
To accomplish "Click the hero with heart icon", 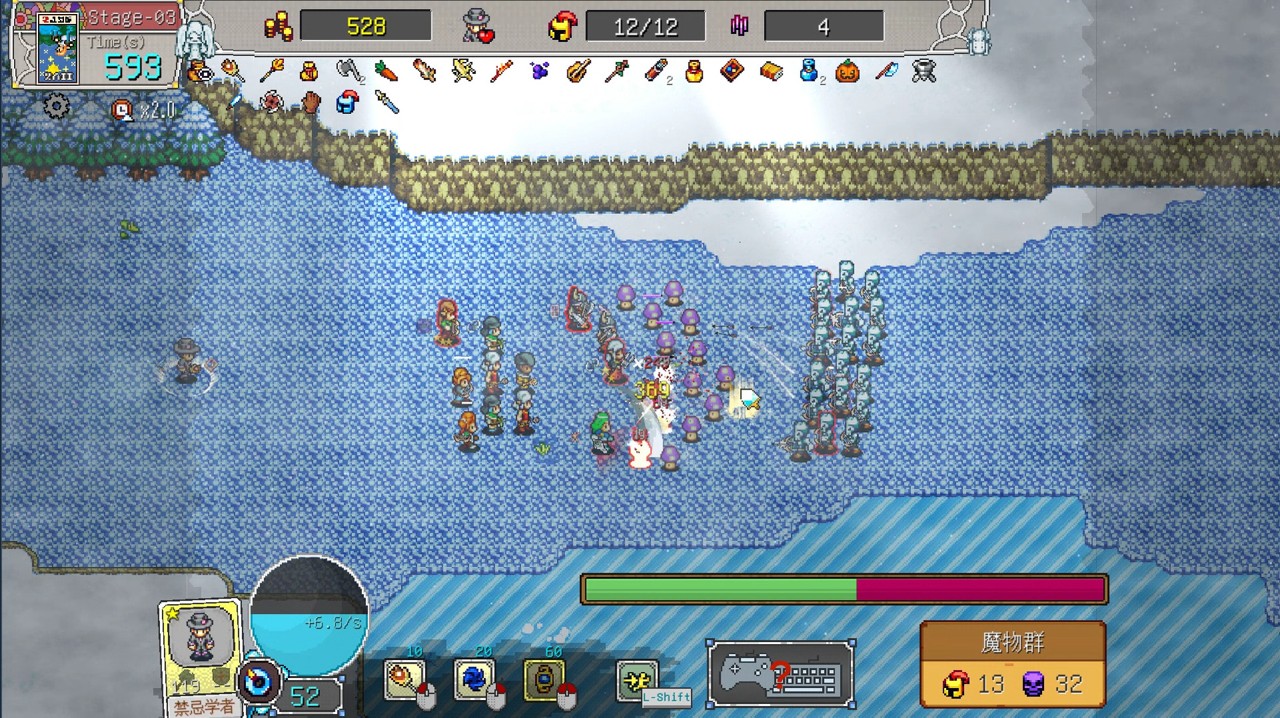I will click(479, 26).
